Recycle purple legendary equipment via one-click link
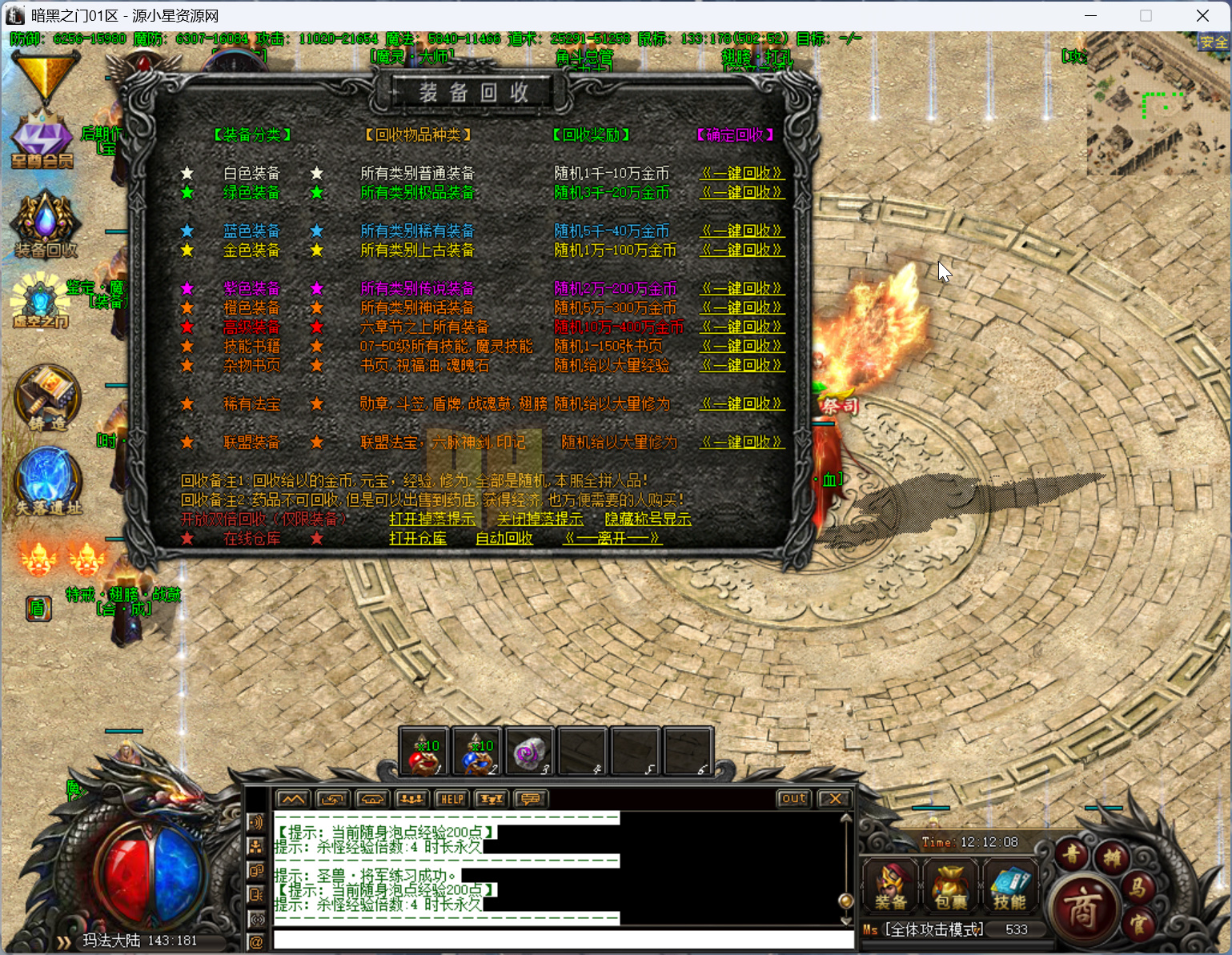 (x=741, y=288)
